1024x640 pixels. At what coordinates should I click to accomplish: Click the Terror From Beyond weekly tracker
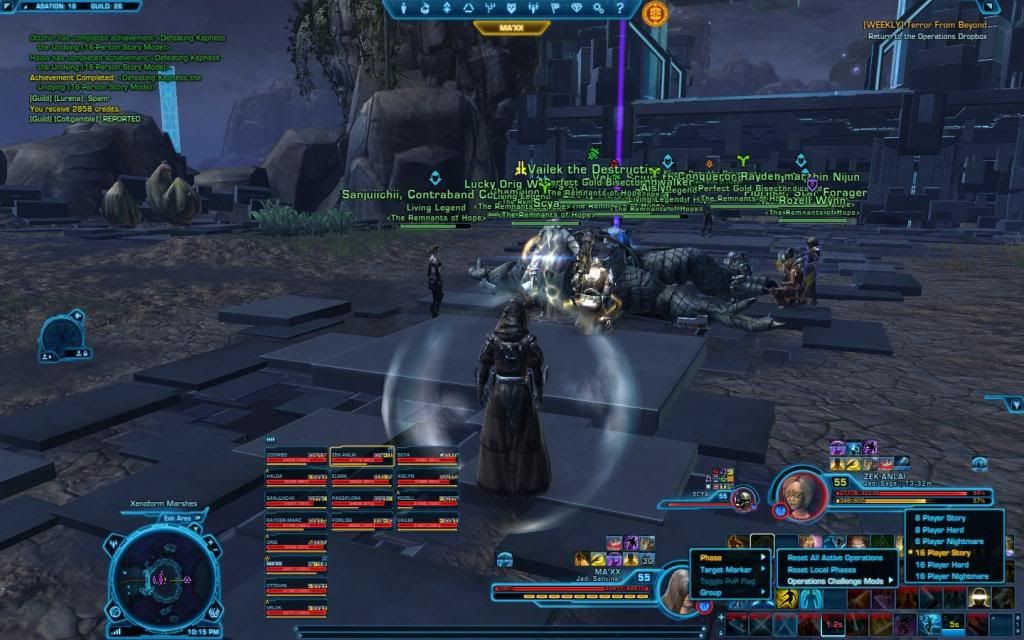click(926, 24)
